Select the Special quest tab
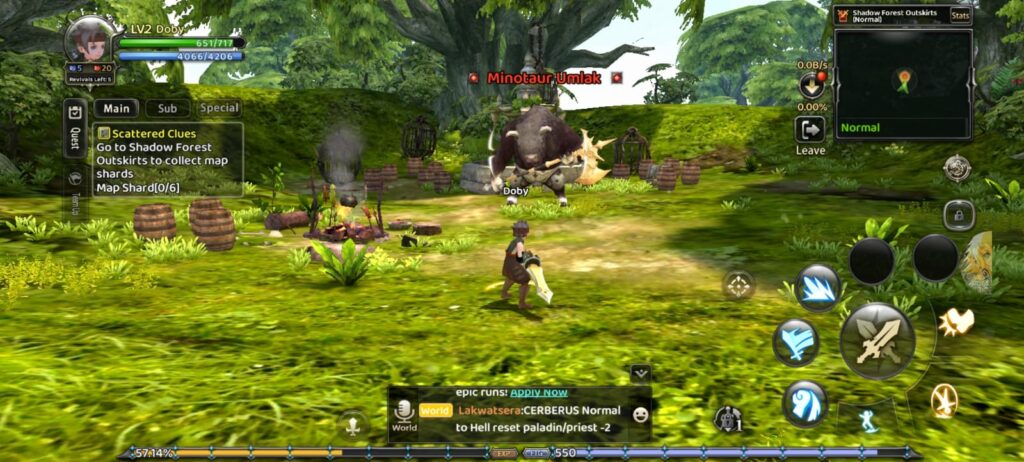 coord(218,108)
